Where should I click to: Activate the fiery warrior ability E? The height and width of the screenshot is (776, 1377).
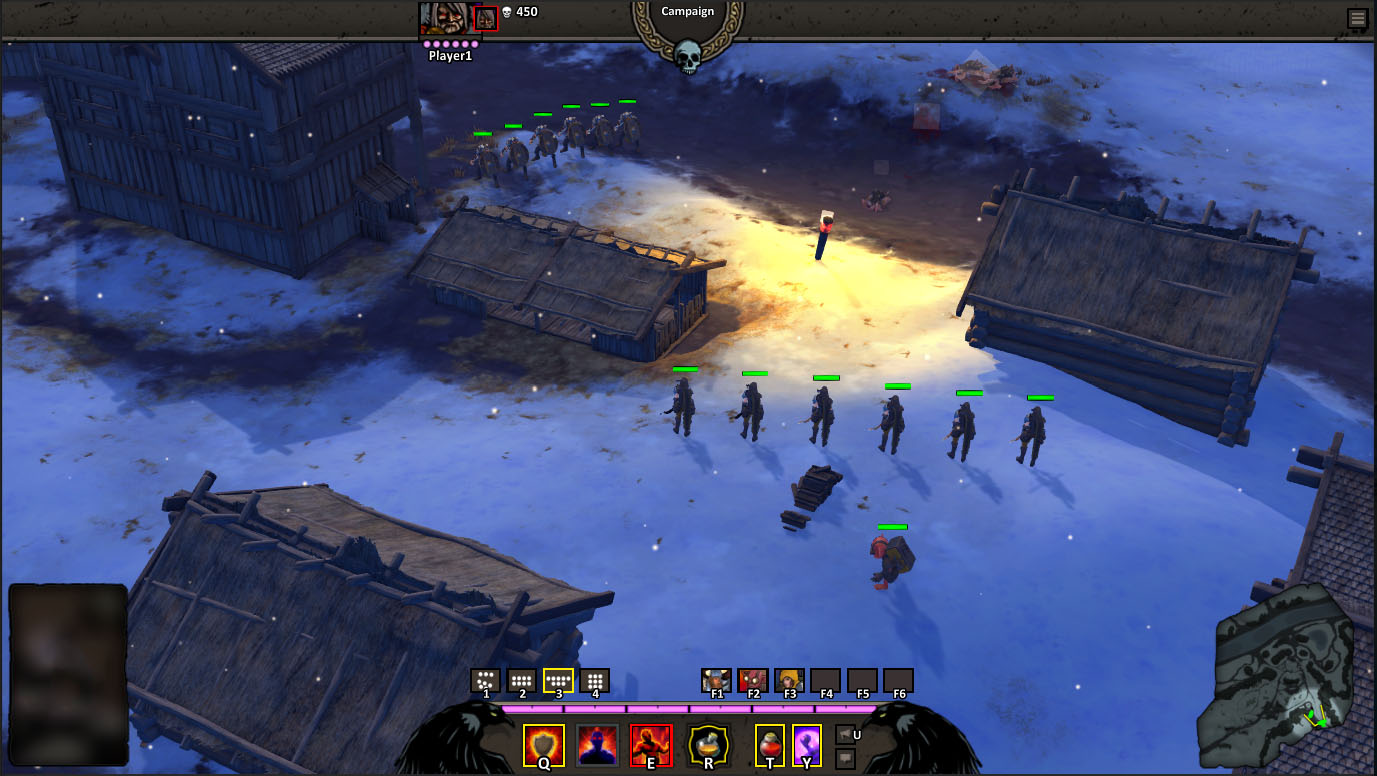point(651,745)
